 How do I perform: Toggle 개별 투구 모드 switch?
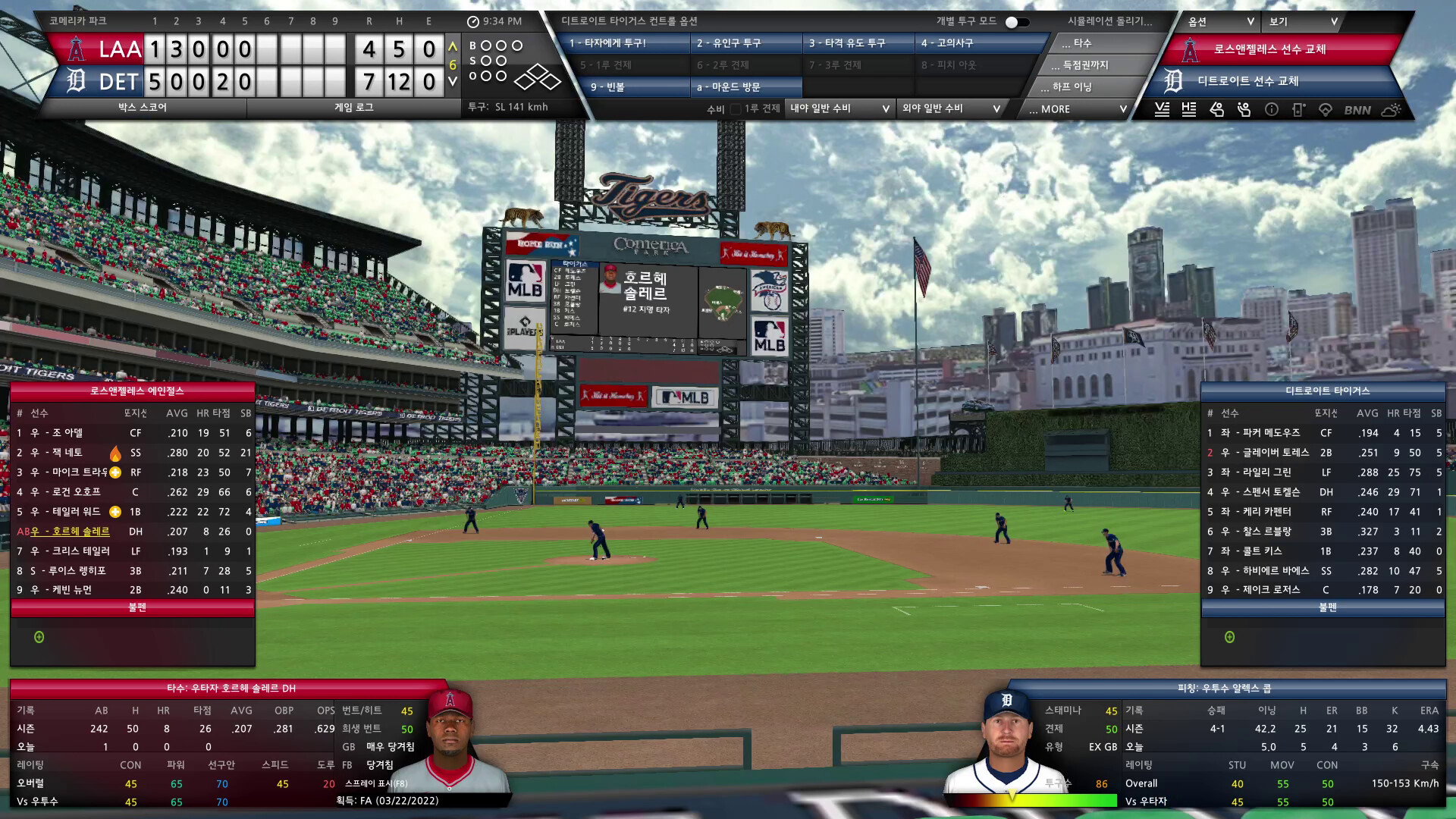click(x=1017, y=22)
